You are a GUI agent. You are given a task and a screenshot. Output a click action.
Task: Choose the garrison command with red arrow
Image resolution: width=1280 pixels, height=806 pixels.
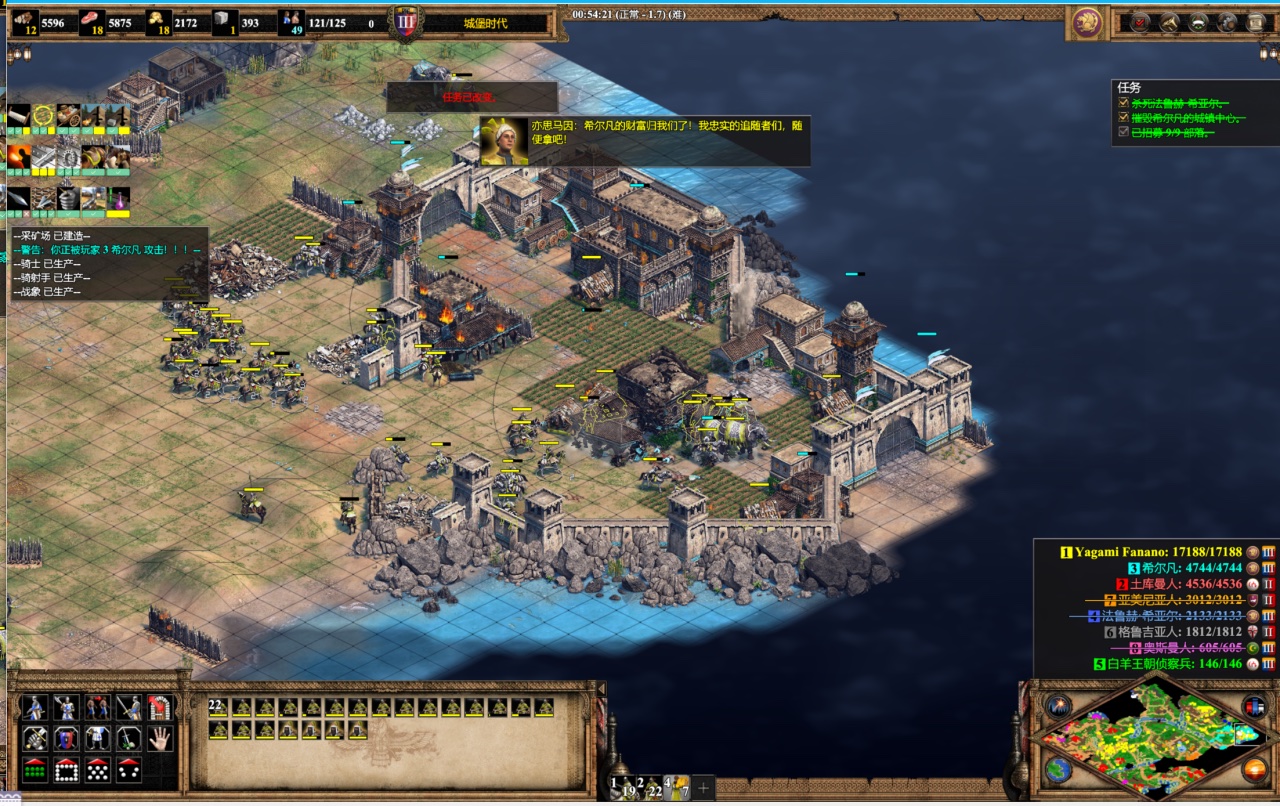[160, 707]
